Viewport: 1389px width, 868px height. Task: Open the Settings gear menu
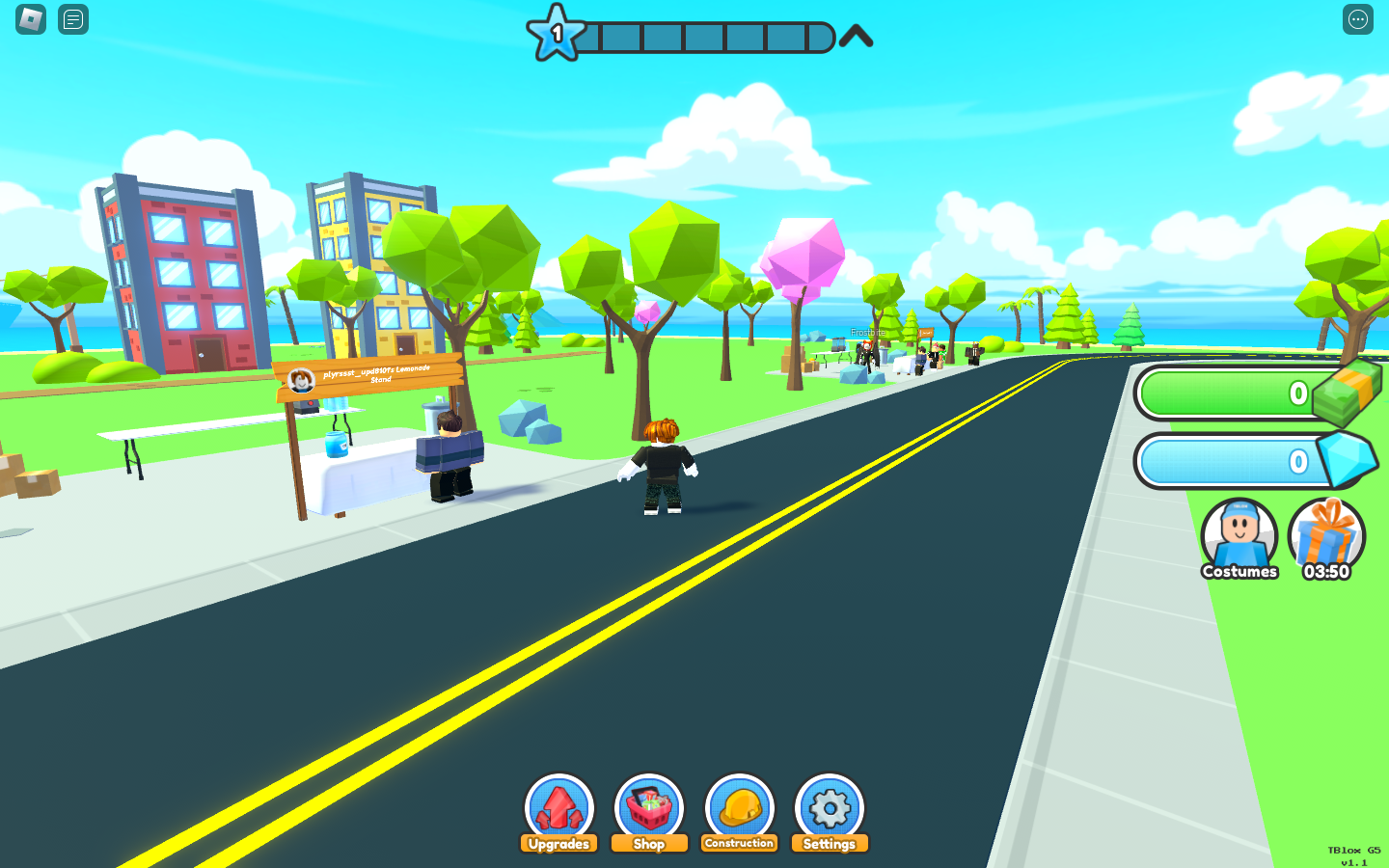tap(830, 812)
